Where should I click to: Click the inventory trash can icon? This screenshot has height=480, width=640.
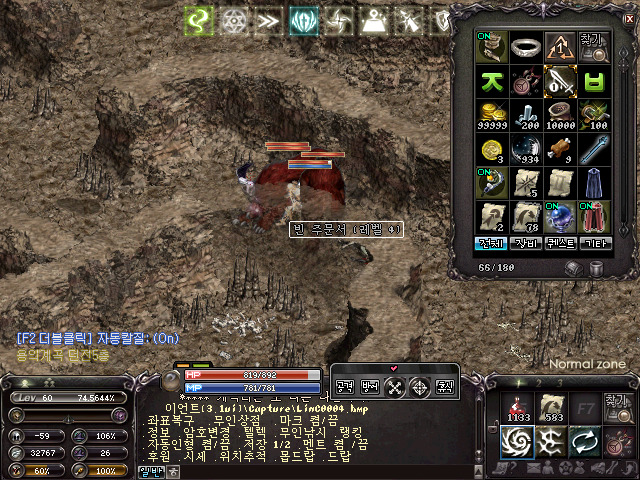click(x=597, y=268)
